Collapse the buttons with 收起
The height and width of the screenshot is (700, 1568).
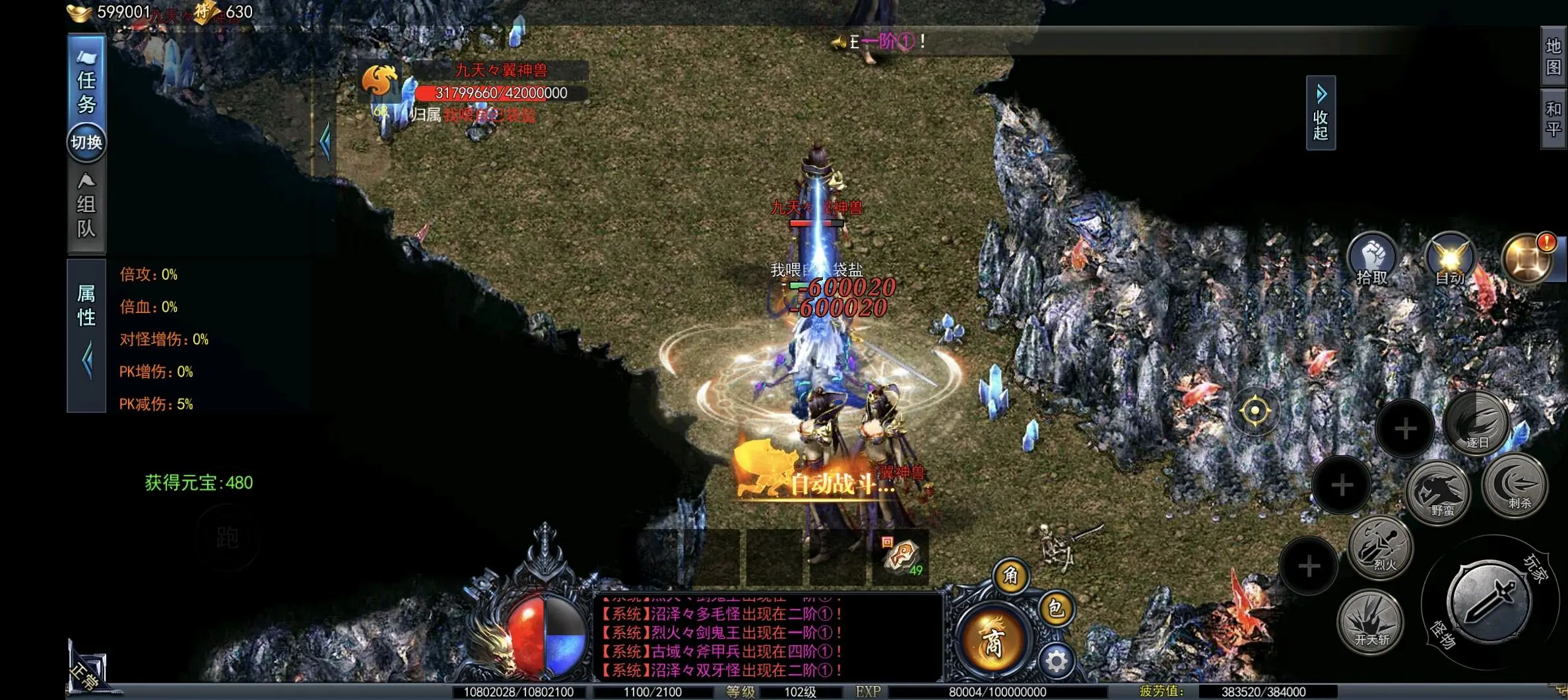click(1321, 114)
